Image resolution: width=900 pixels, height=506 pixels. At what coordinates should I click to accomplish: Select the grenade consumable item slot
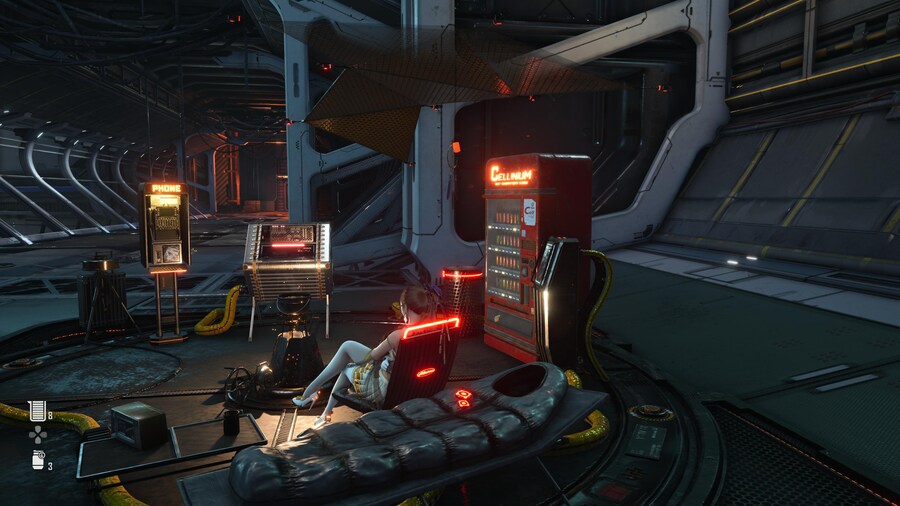[38, 461]
